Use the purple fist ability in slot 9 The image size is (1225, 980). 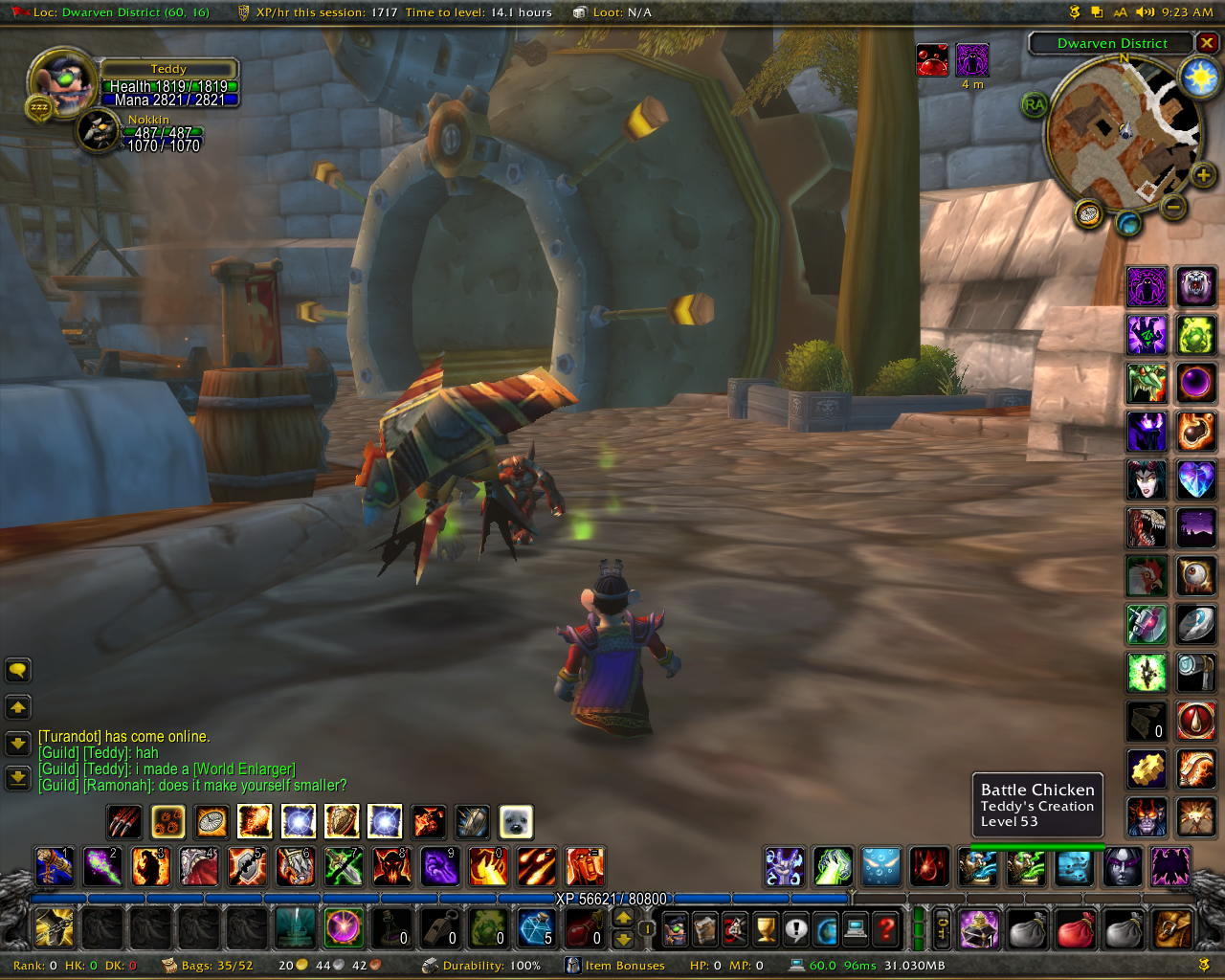tap(439, 867)
